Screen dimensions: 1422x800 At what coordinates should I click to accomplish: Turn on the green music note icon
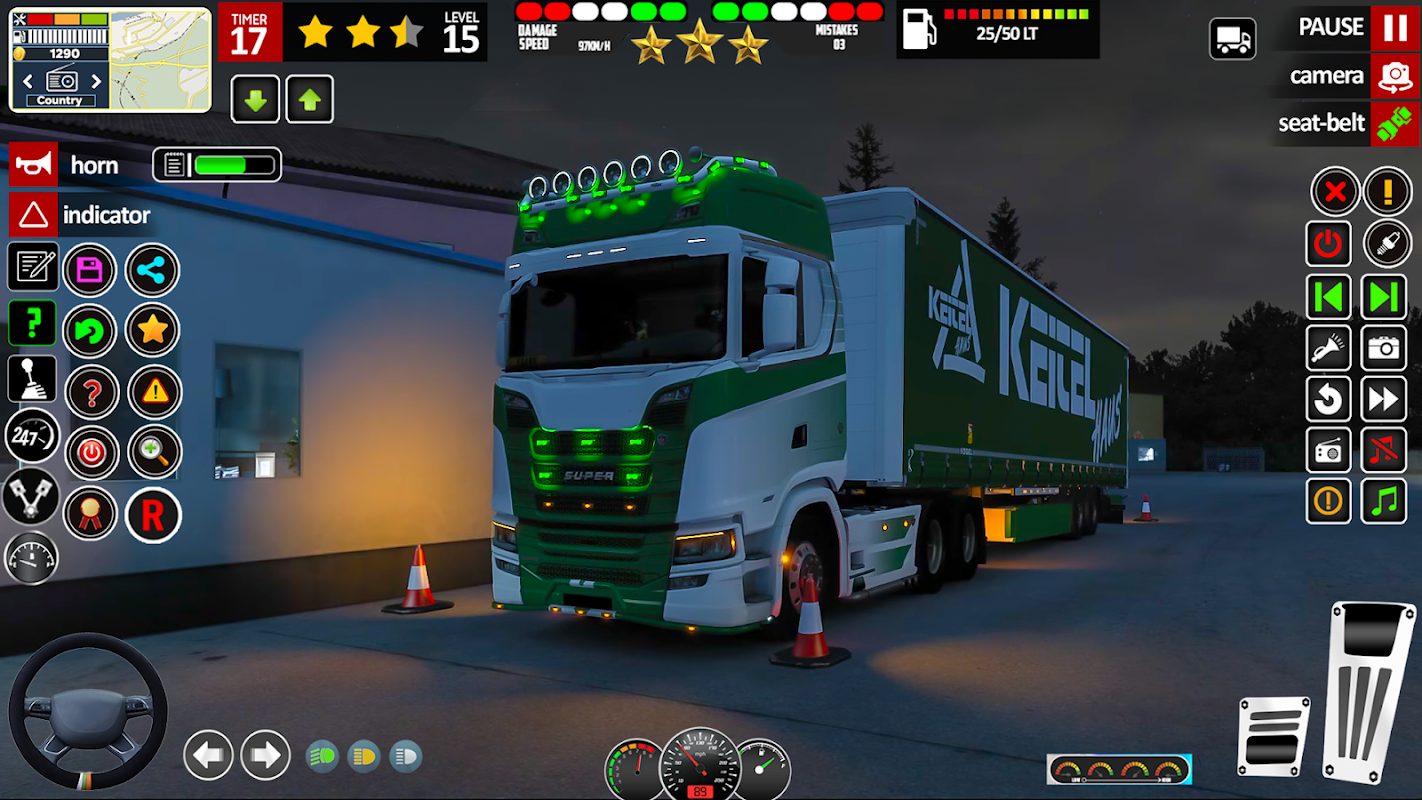tap(1384, 501)
